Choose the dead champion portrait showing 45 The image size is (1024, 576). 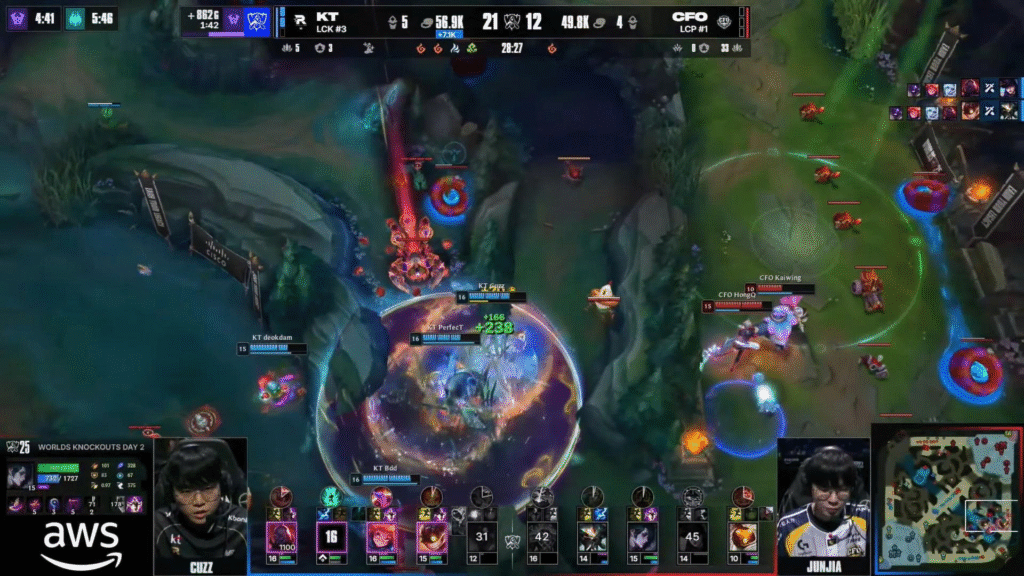[x=692, y=536]
